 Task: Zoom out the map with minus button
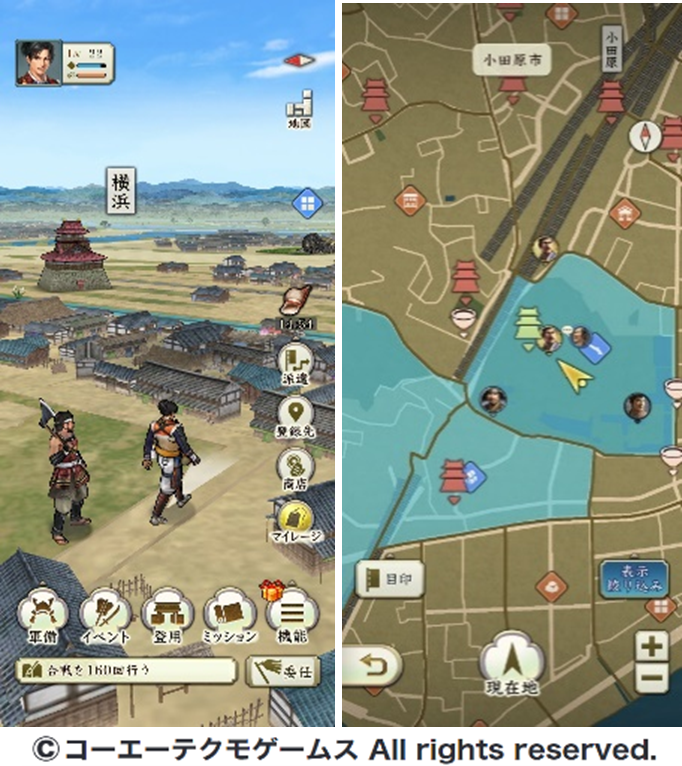tap(652, 677)
